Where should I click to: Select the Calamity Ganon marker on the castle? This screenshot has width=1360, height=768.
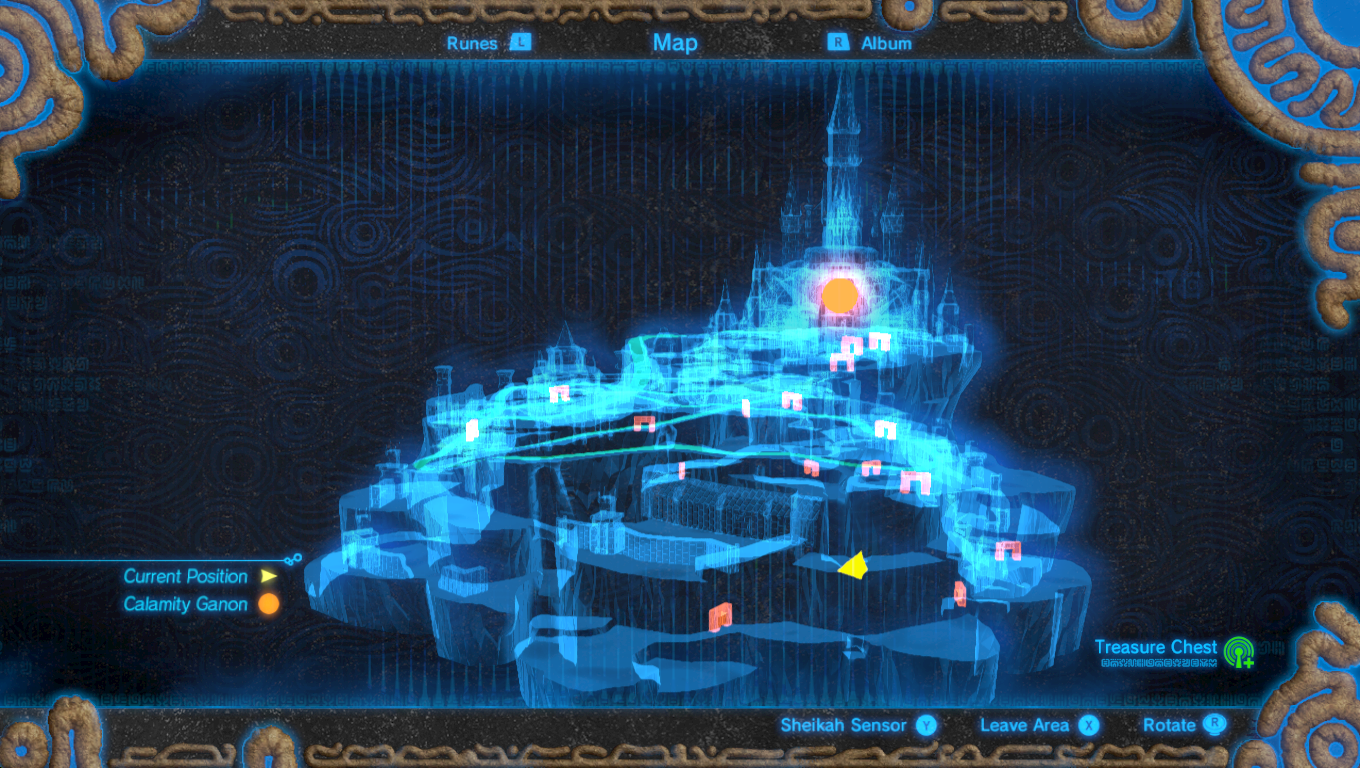841,293
